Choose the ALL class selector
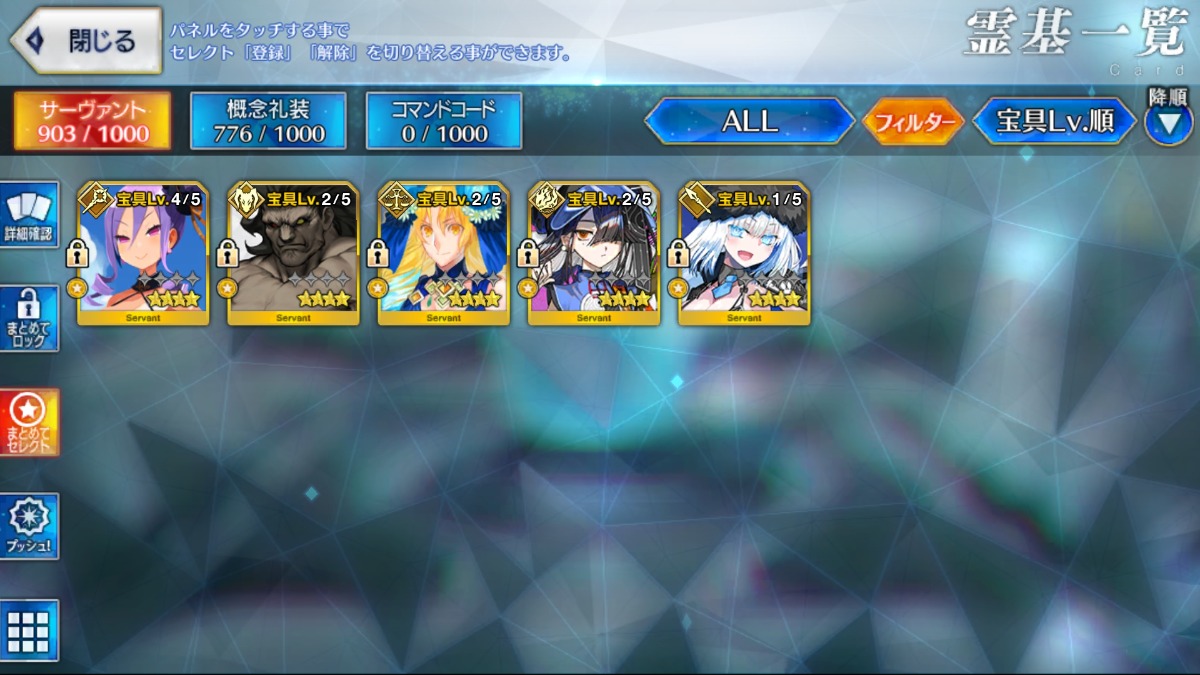 (x=749, y=121)
